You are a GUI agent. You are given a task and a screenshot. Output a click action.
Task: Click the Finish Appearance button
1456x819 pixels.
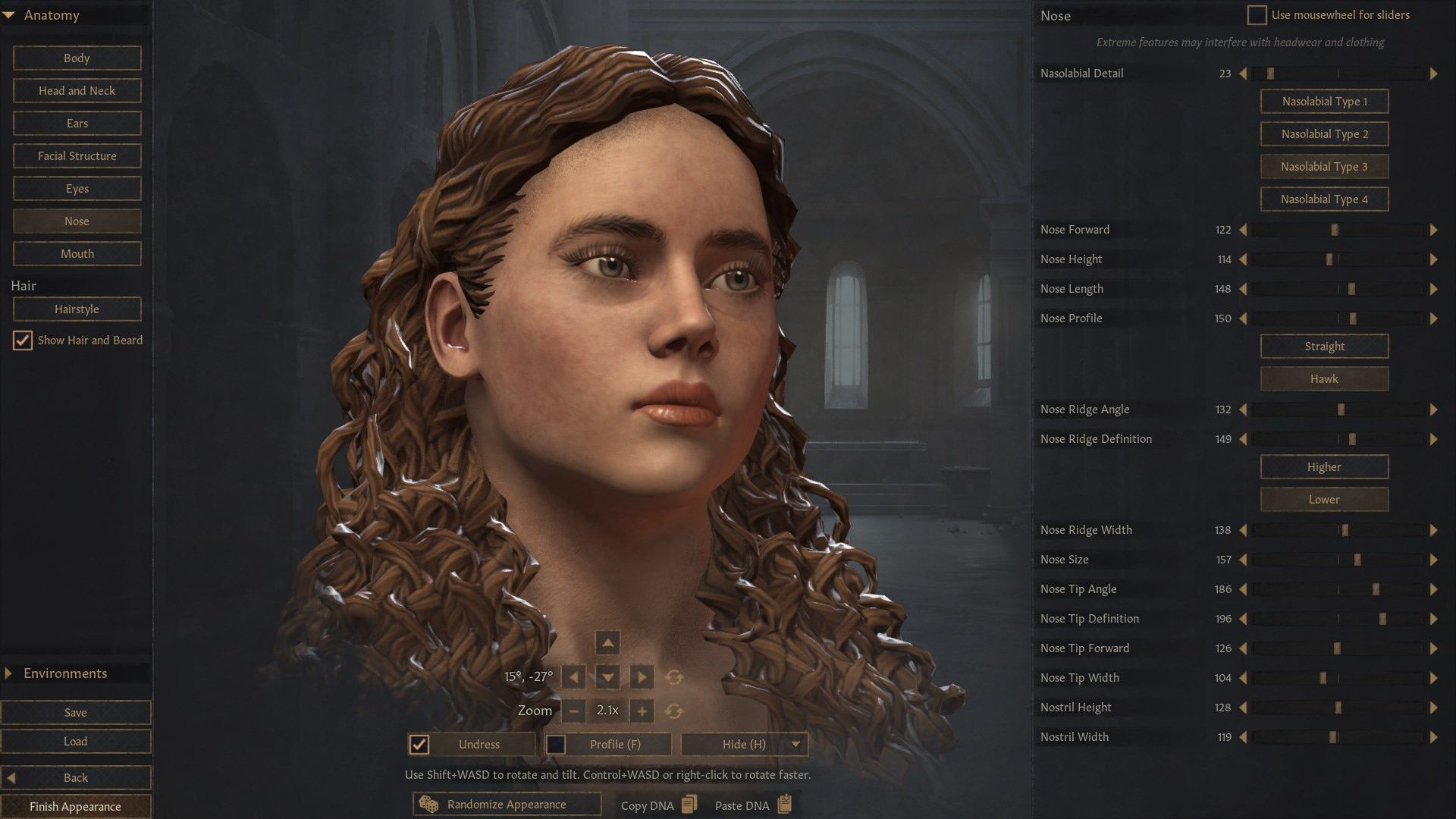tap(76, 806)
